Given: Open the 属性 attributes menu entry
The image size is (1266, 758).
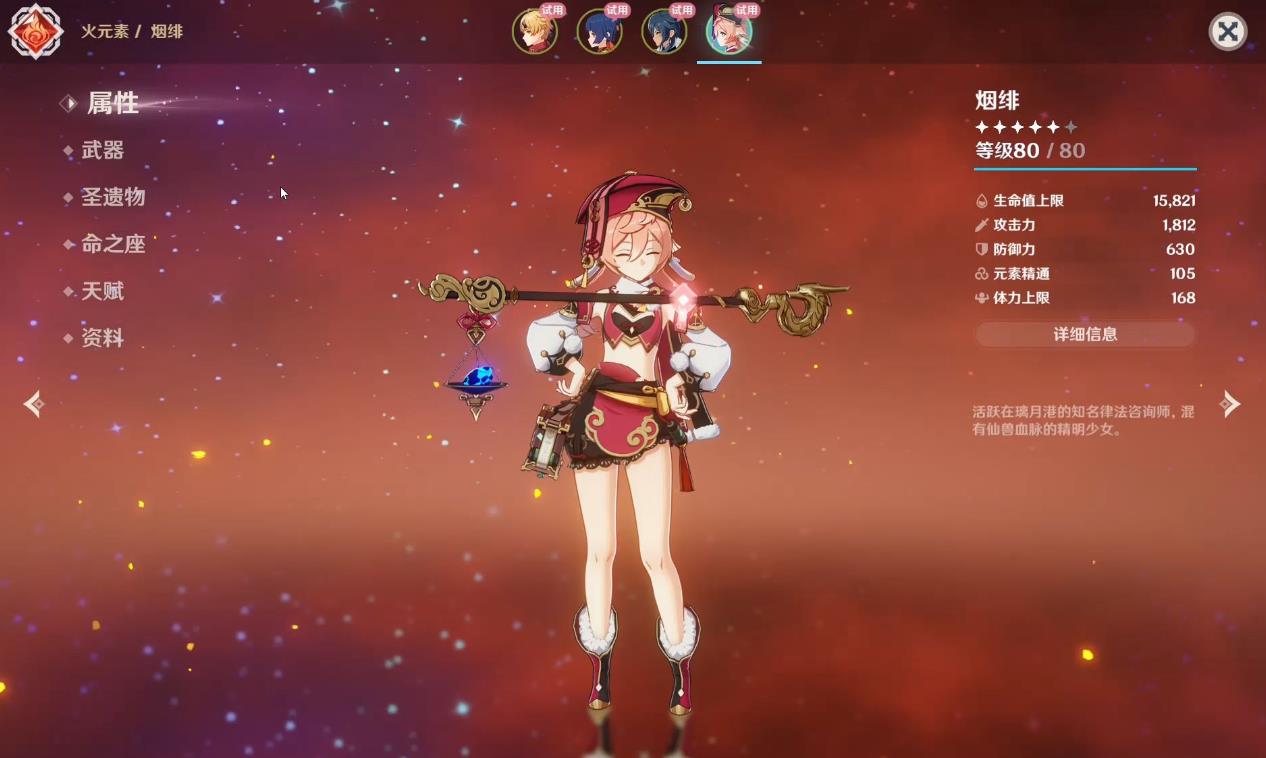Looking at the screenshot, I should click(112, 103).
